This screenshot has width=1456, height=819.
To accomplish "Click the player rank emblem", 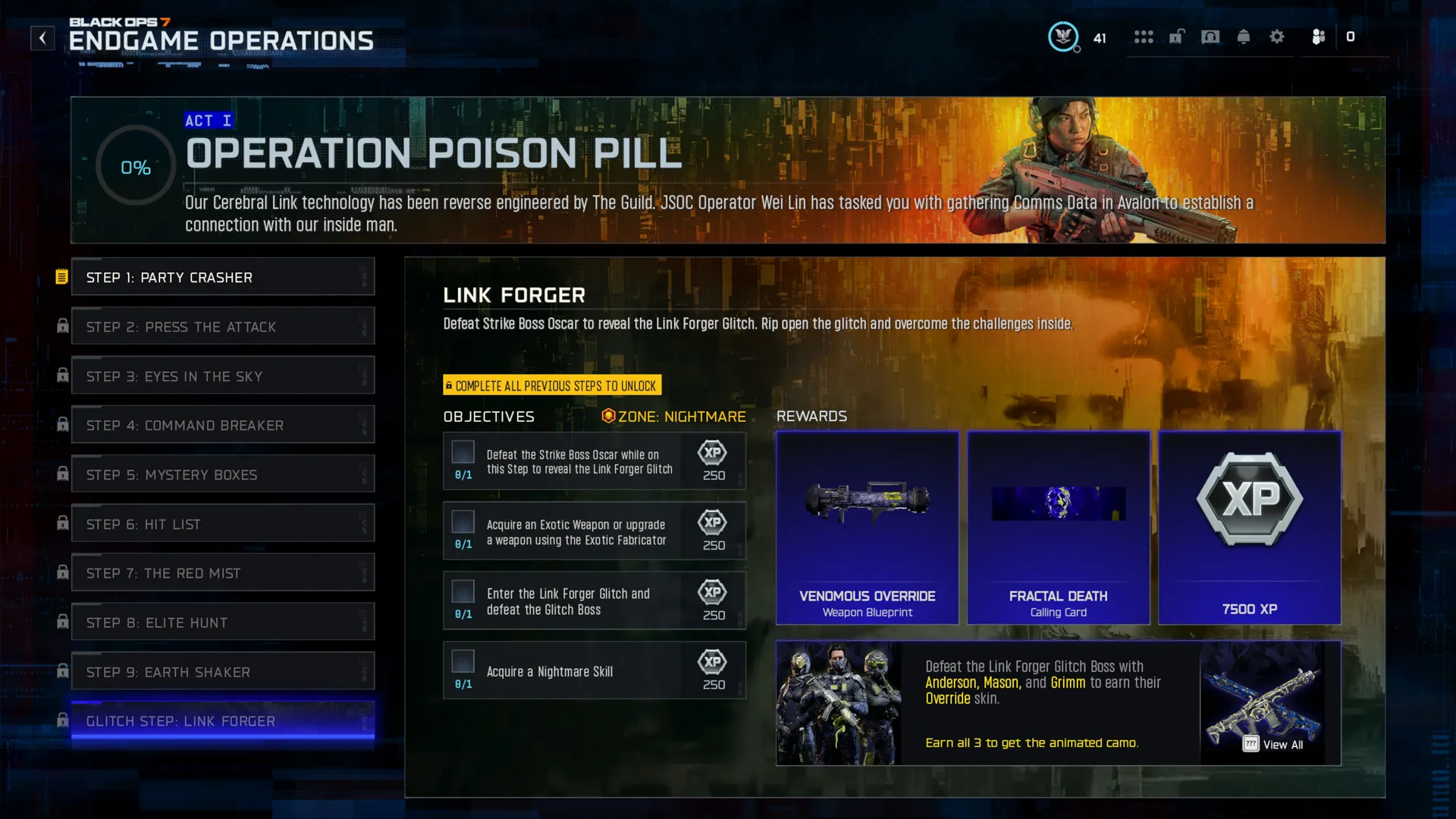I will click(x=1063, y=36).
